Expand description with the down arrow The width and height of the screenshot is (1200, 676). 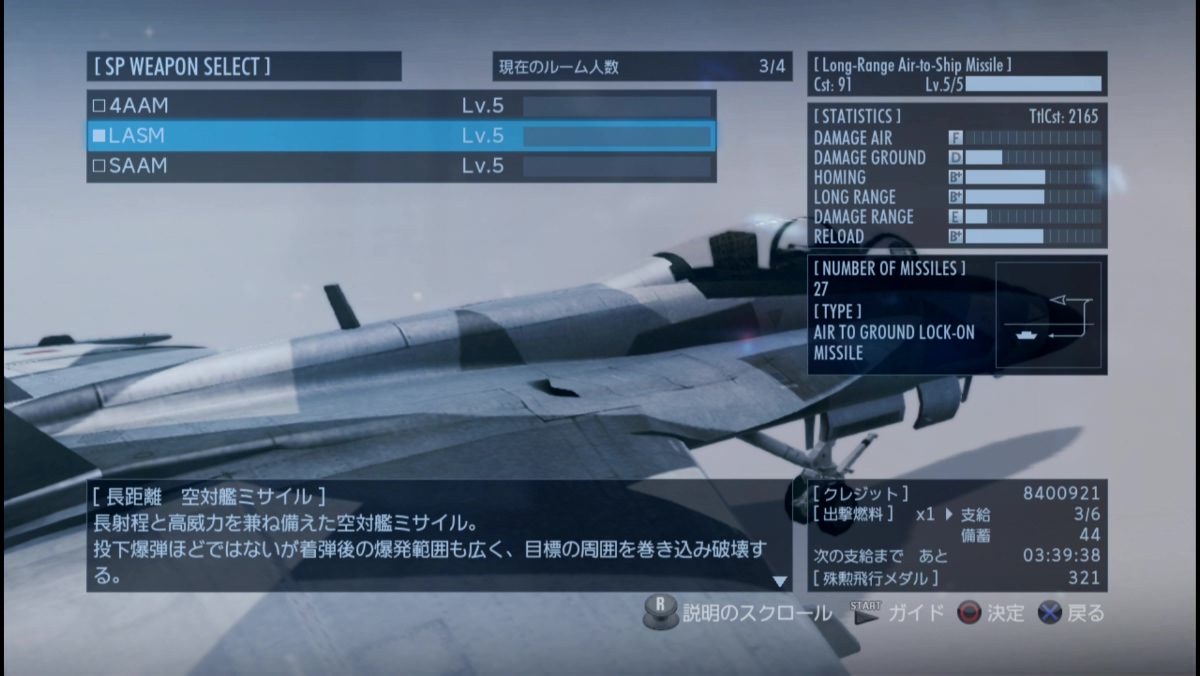click(x=780, y=581)
